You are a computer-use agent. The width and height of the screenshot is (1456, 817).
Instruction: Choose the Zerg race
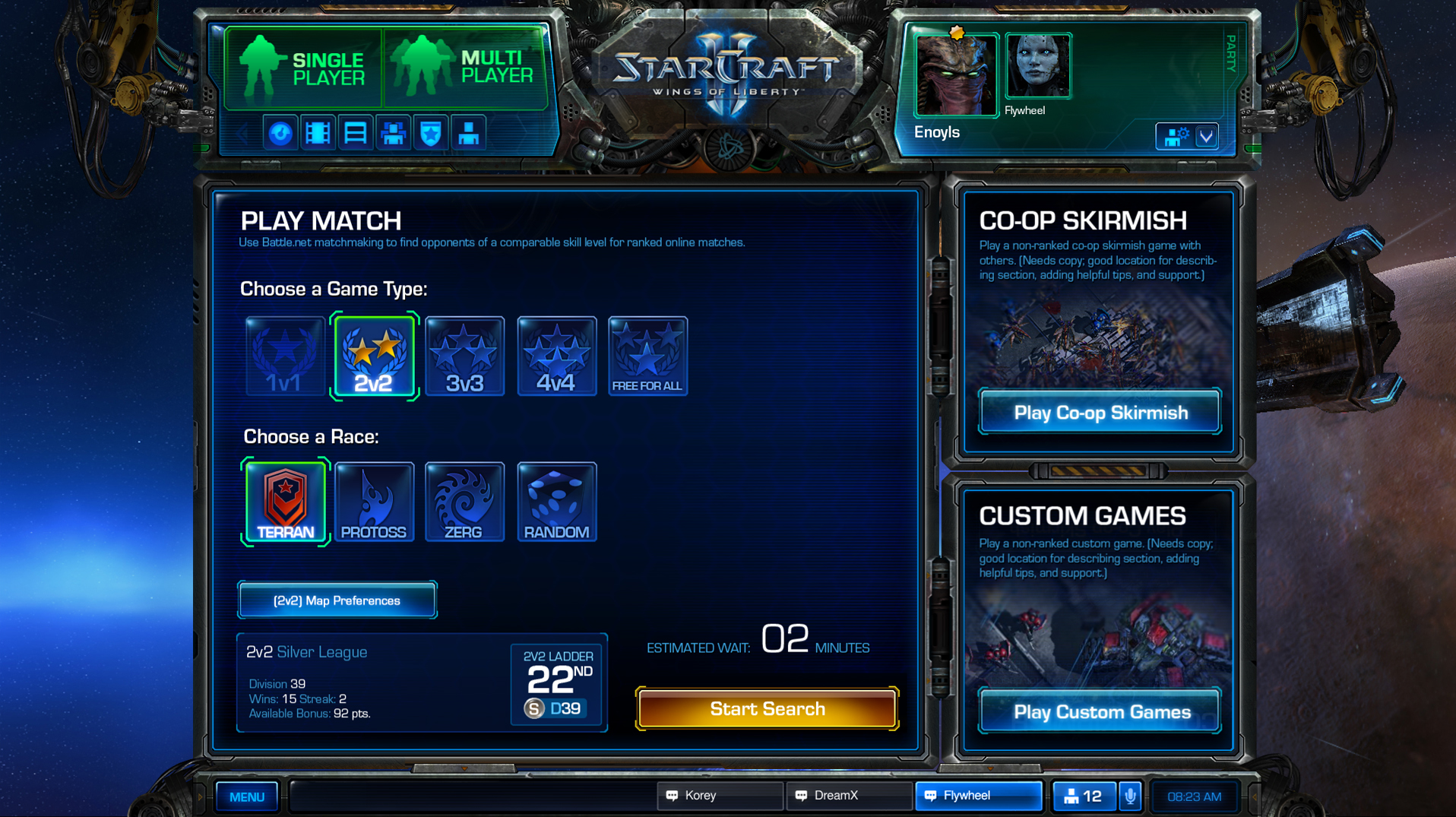click(x=464, y=502)
